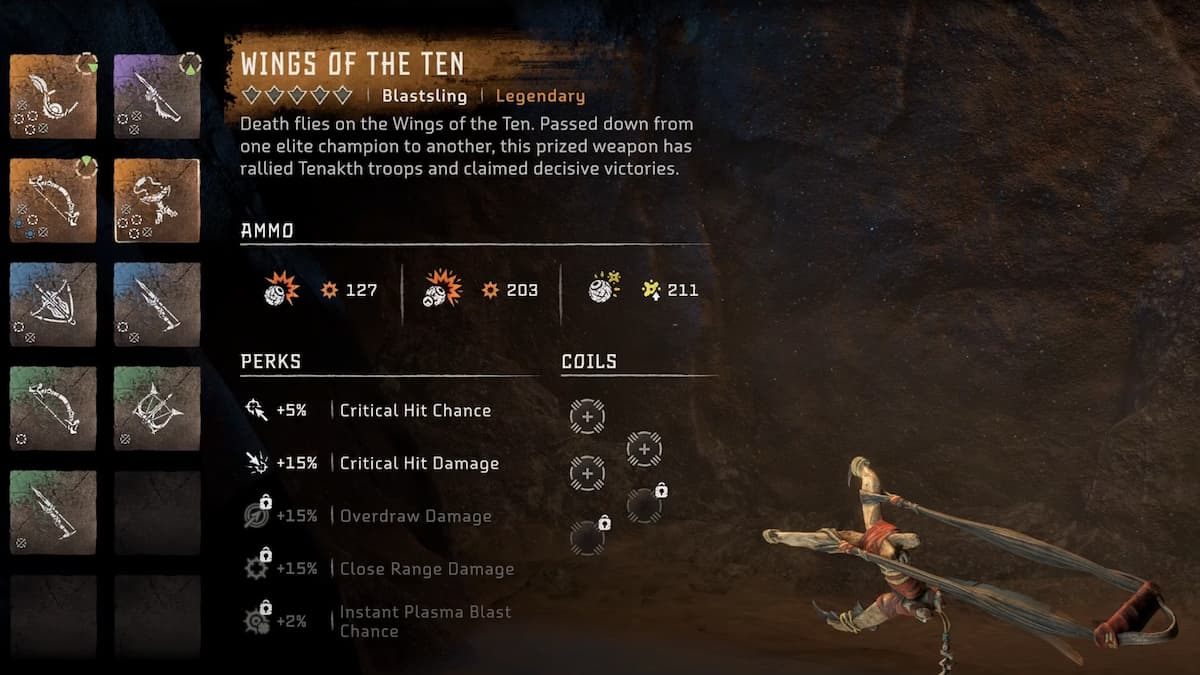Choose the purple-tier weapon slot

coord(157,95)
